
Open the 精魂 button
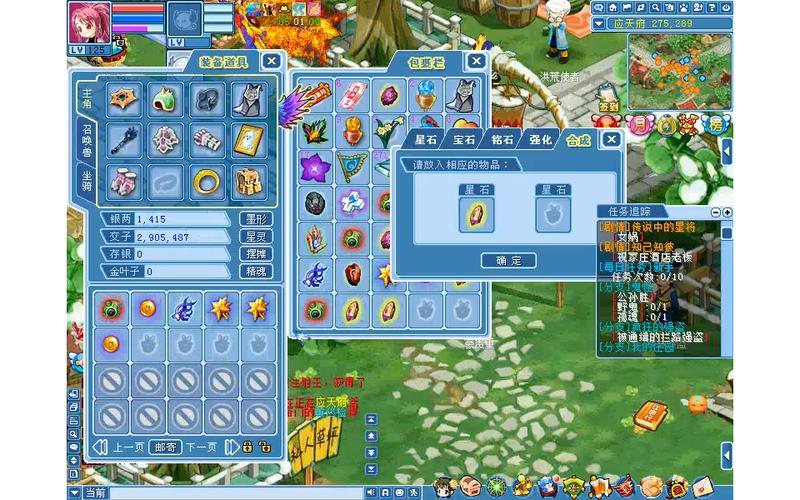point(255,271)
